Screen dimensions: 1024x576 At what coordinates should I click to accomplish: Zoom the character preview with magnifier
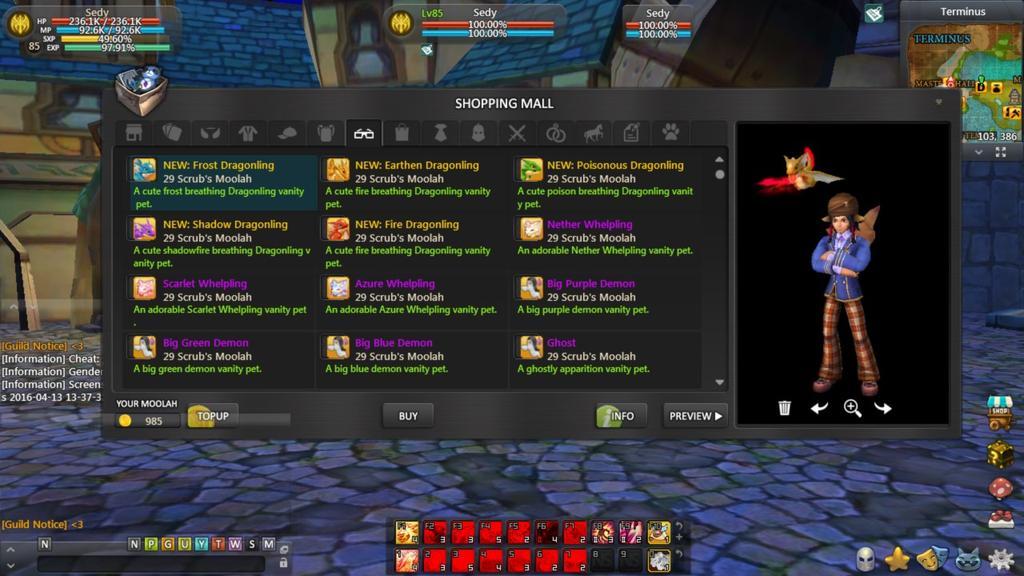click(852, 408)
